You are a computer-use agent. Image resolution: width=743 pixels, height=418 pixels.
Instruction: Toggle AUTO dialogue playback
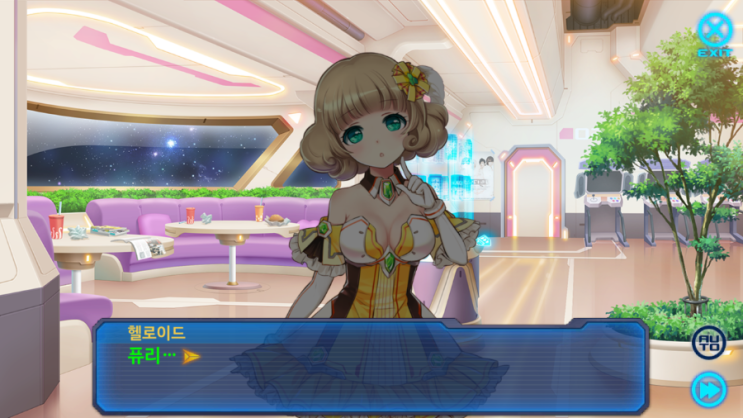(708, 342)
